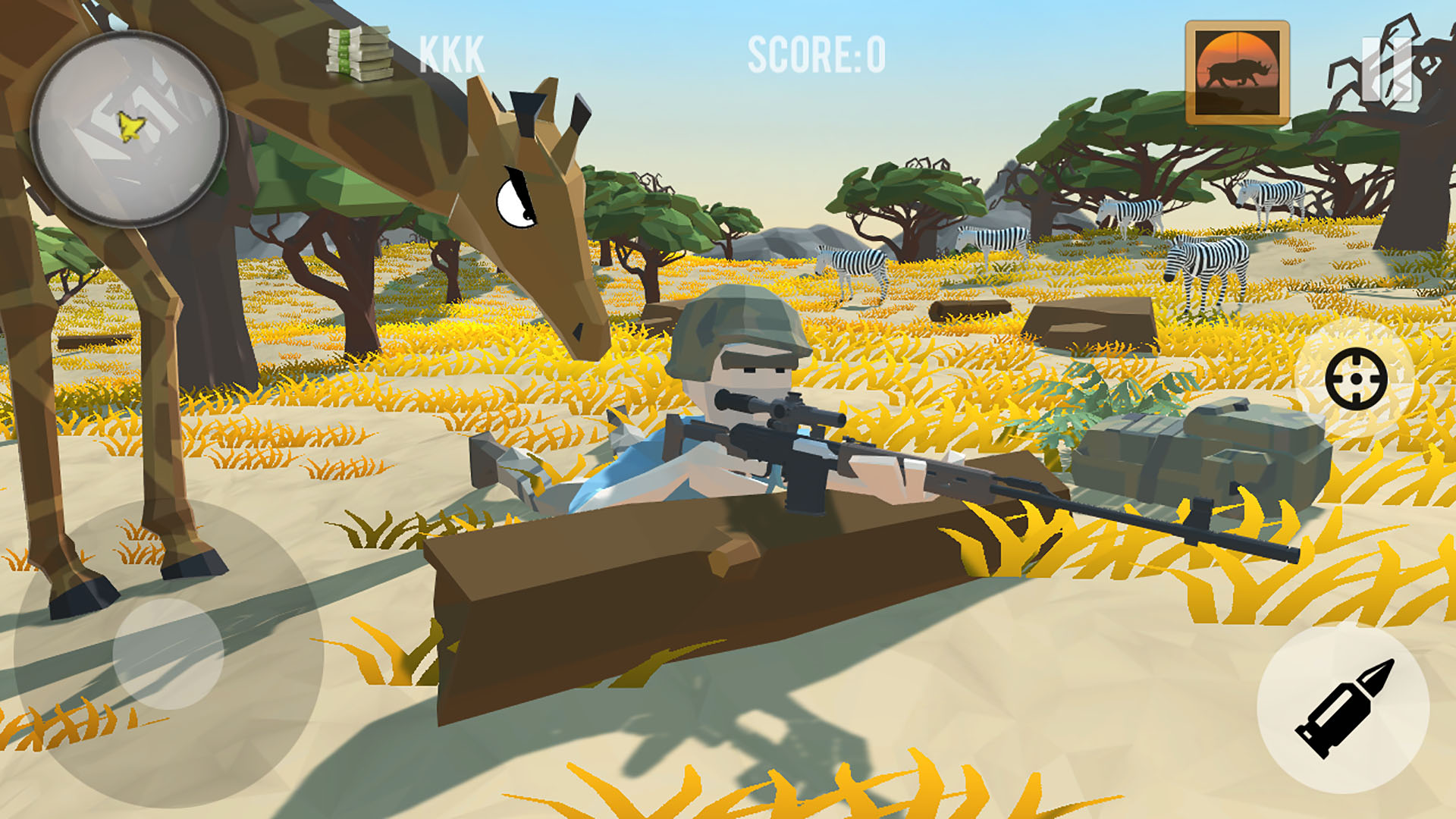Tap the ammo crate beside the sniper
Screen dimensions: 1456x819
(x=1183, y=455)
